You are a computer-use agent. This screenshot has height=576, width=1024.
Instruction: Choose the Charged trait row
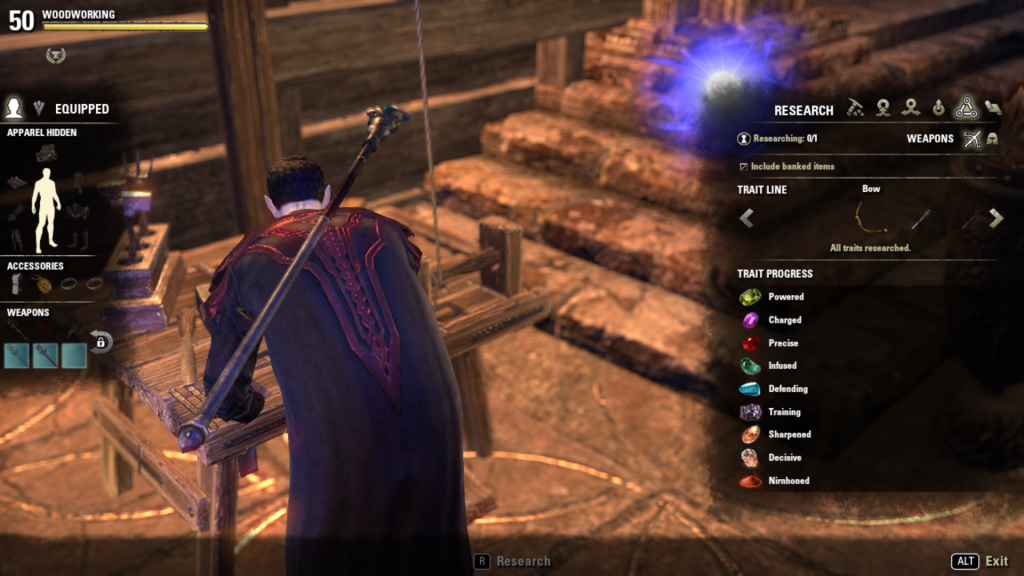coord(785,320)
